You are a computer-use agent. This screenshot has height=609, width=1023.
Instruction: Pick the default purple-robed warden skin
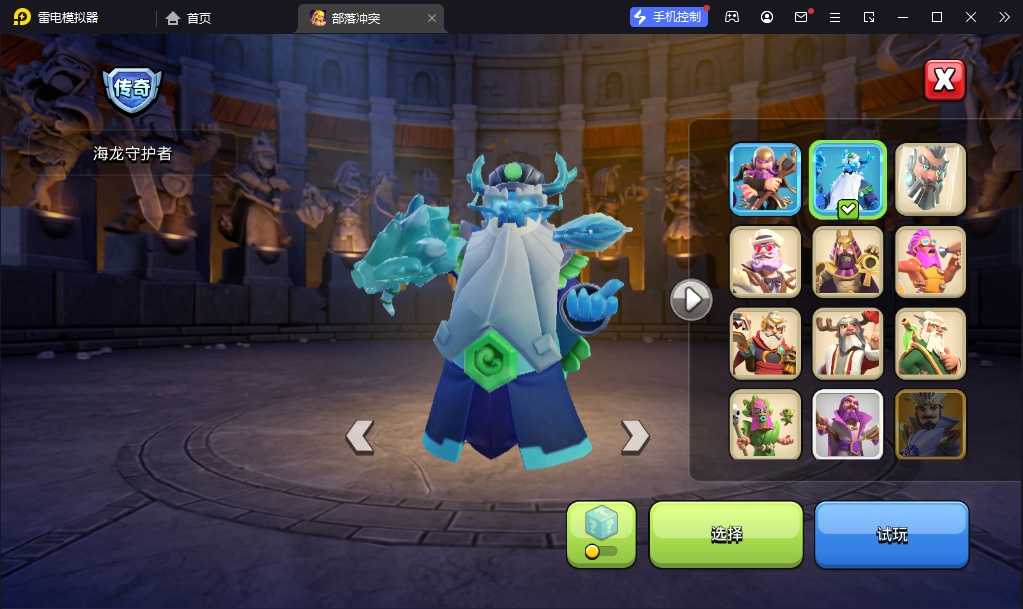(x=848, y=424)
